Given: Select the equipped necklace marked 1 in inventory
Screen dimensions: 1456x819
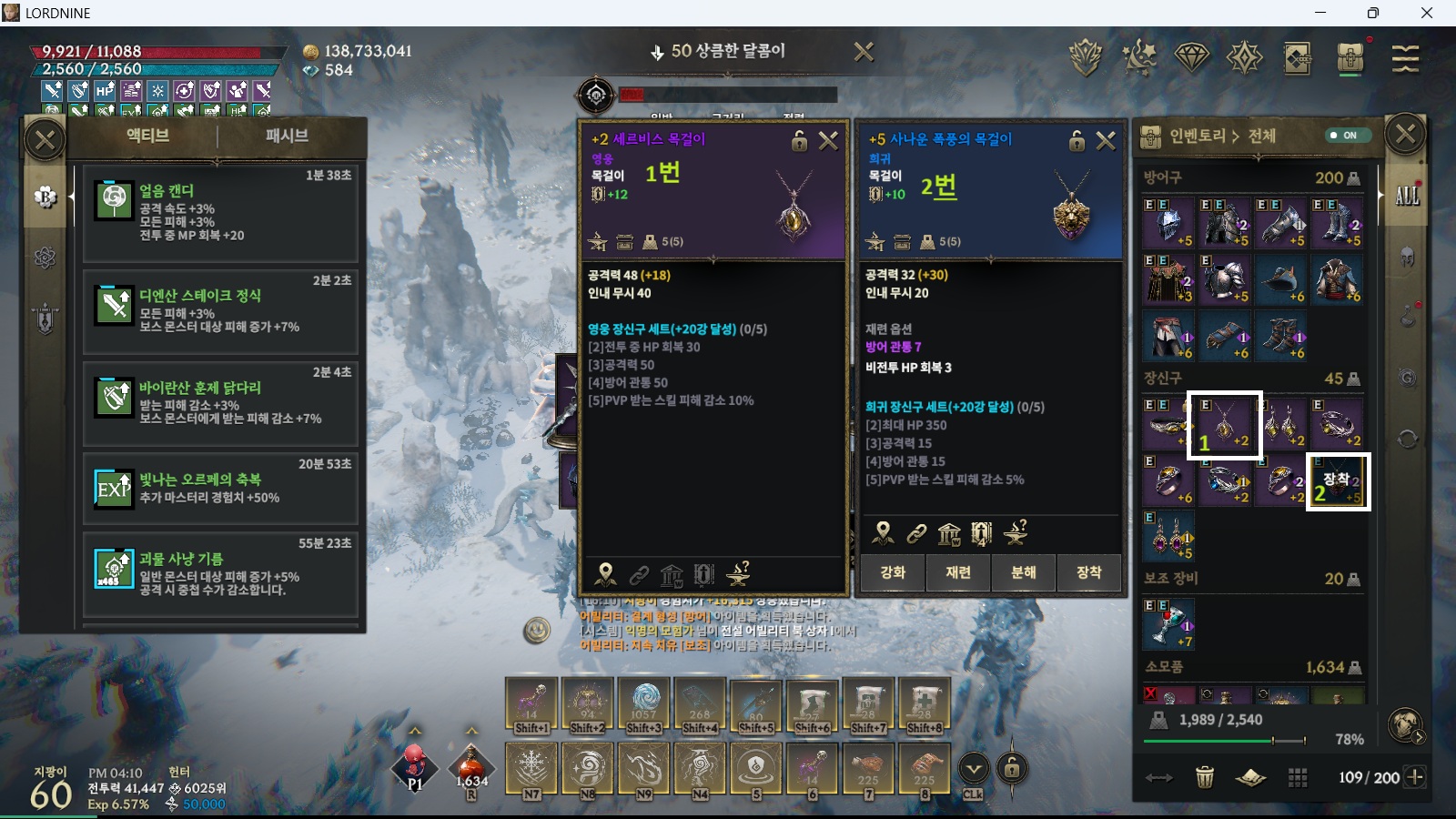Looking at the screenshot, I should coord(1225,424).
